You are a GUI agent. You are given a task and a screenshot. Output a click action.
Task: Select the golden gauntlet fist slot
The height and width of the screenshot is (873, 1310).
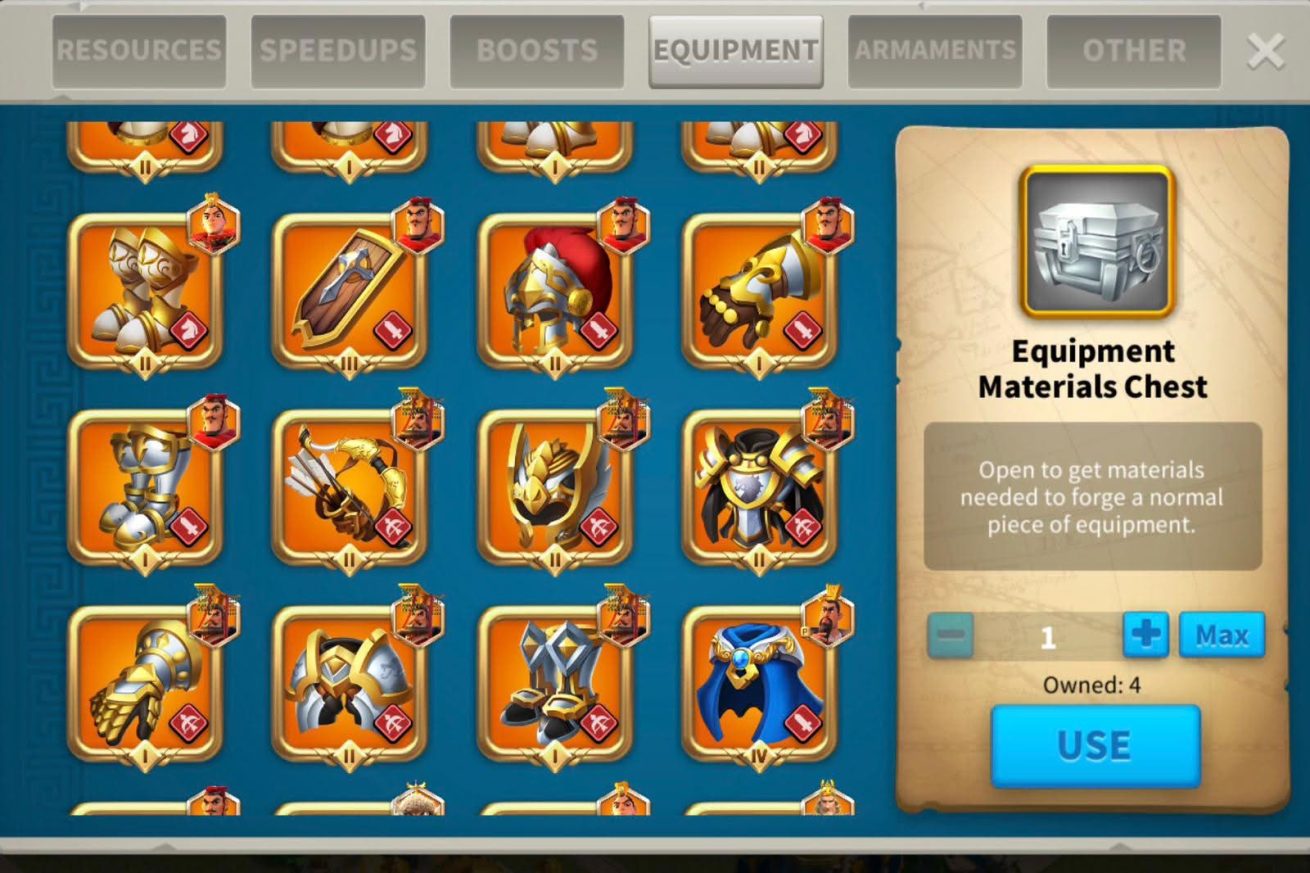[145, 683]
